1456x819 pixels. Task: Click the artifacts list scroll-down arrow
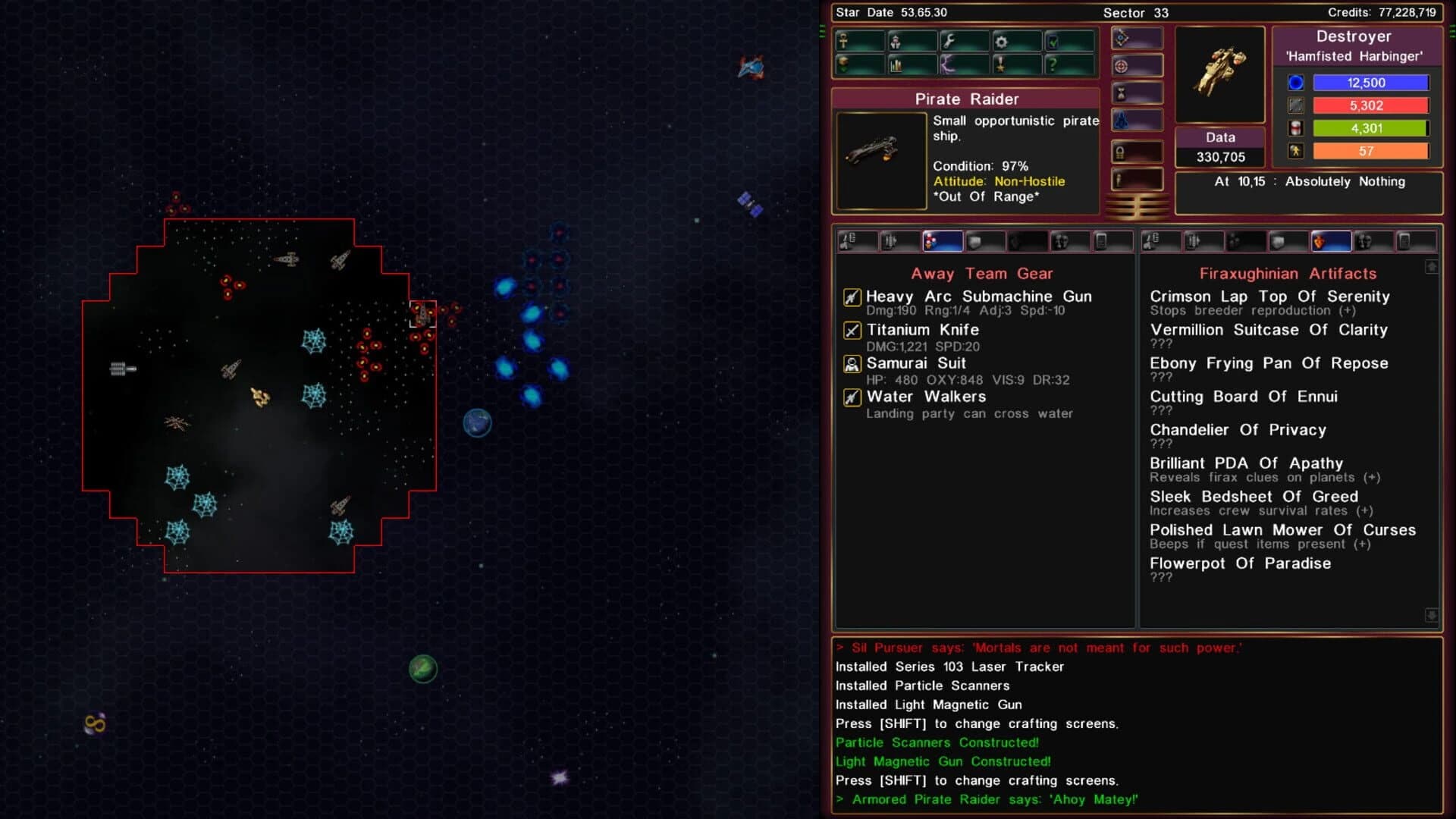(1433, 613)
